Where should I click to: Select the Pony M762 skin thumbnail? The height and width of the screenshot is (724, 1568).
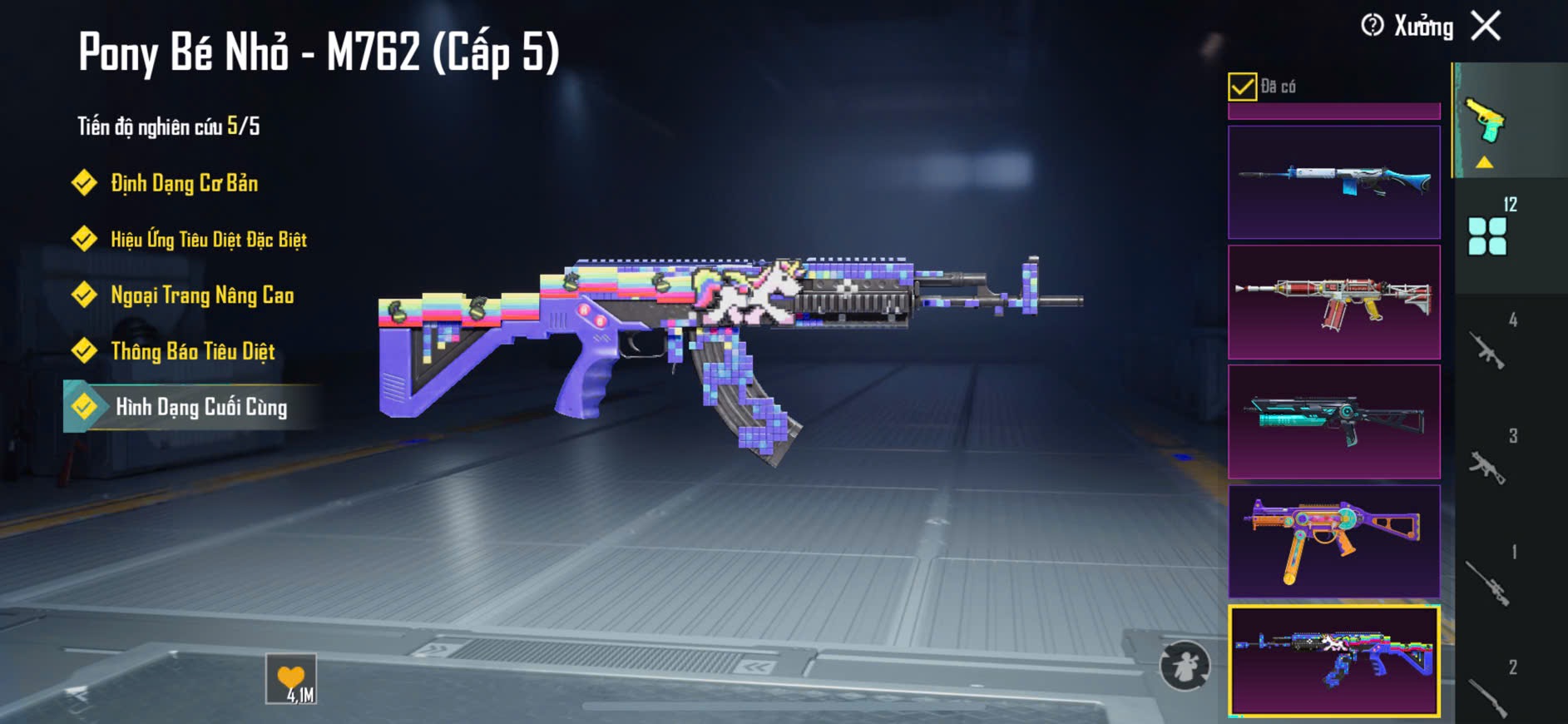pyautogui.click(x=1333, y=662)
